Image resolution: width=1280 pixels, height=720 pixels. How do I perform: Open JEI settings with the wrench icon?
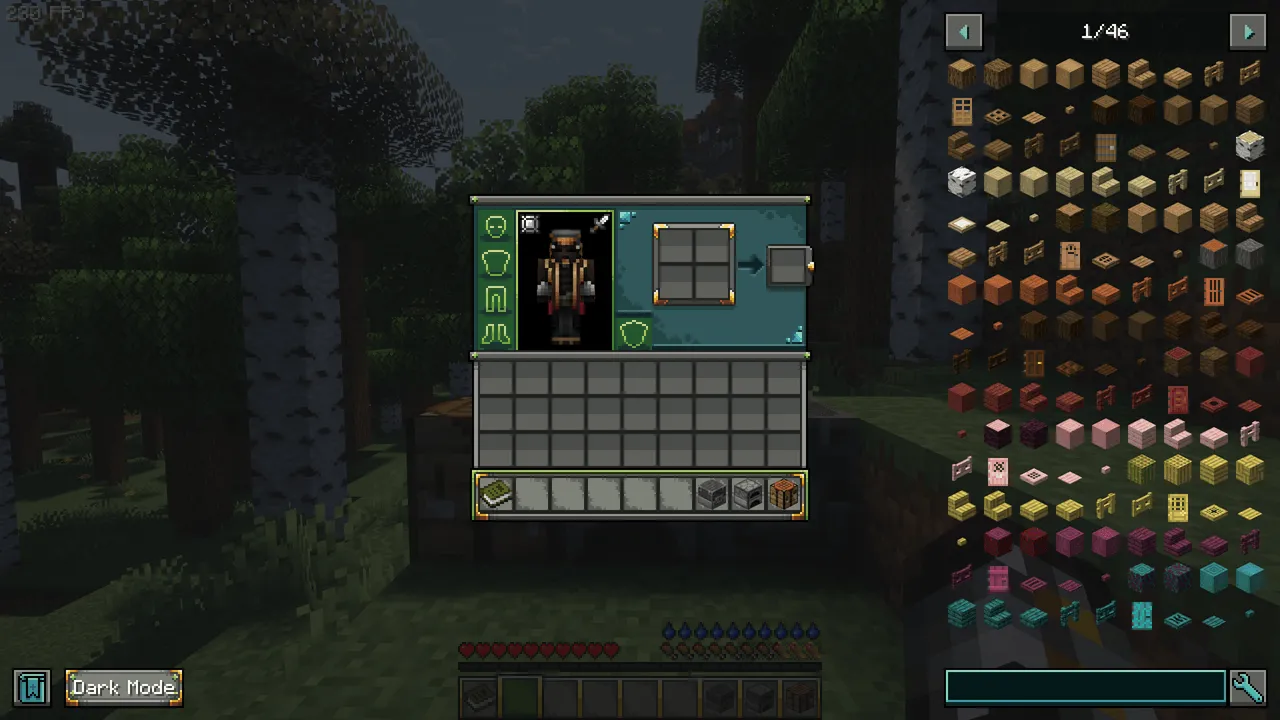click(1248, 687)
